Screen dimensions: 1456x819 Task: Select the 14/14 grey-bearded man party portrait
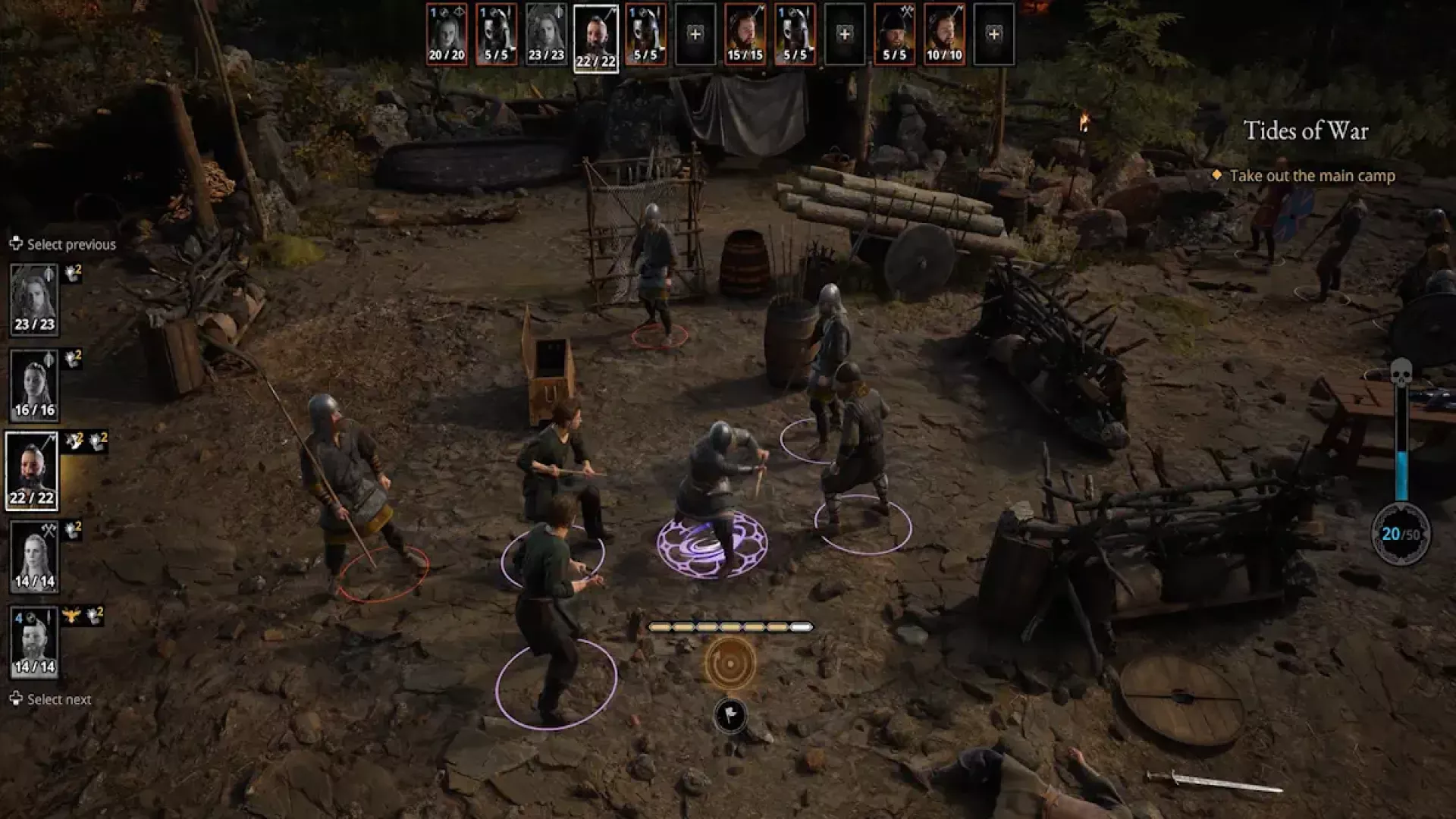(34, 642)
